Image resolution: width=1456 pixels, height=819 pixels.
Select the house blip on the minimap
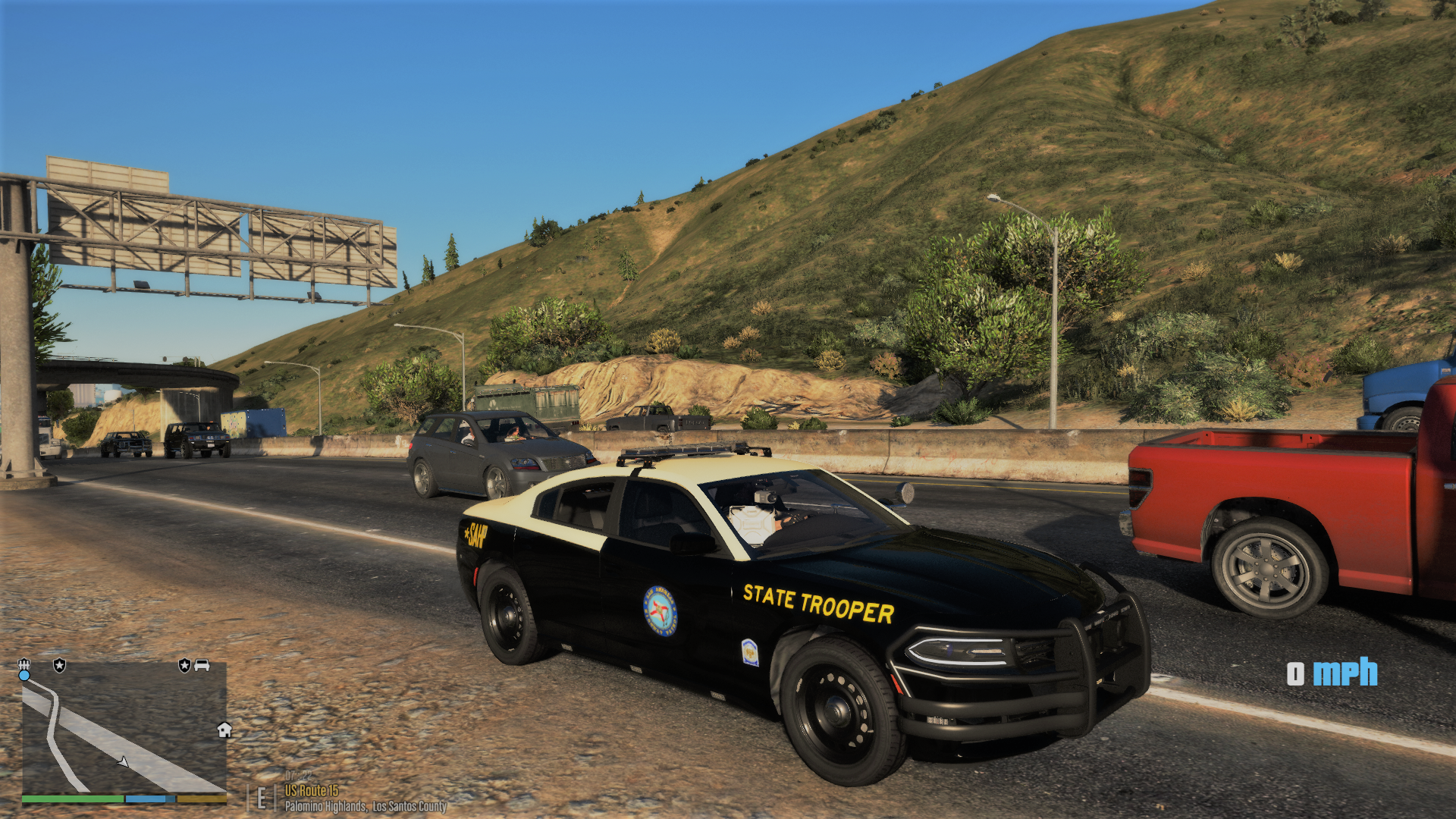coord(224,730)
